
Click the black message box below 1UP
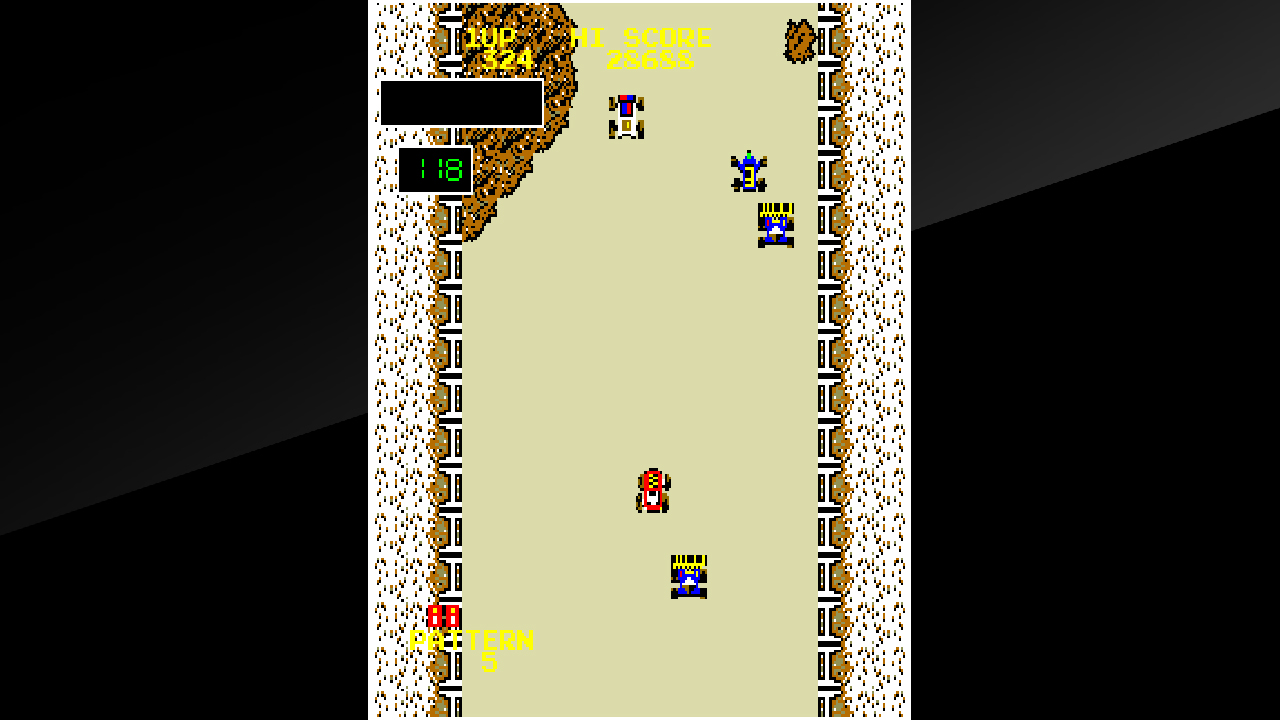click(461, 103)
